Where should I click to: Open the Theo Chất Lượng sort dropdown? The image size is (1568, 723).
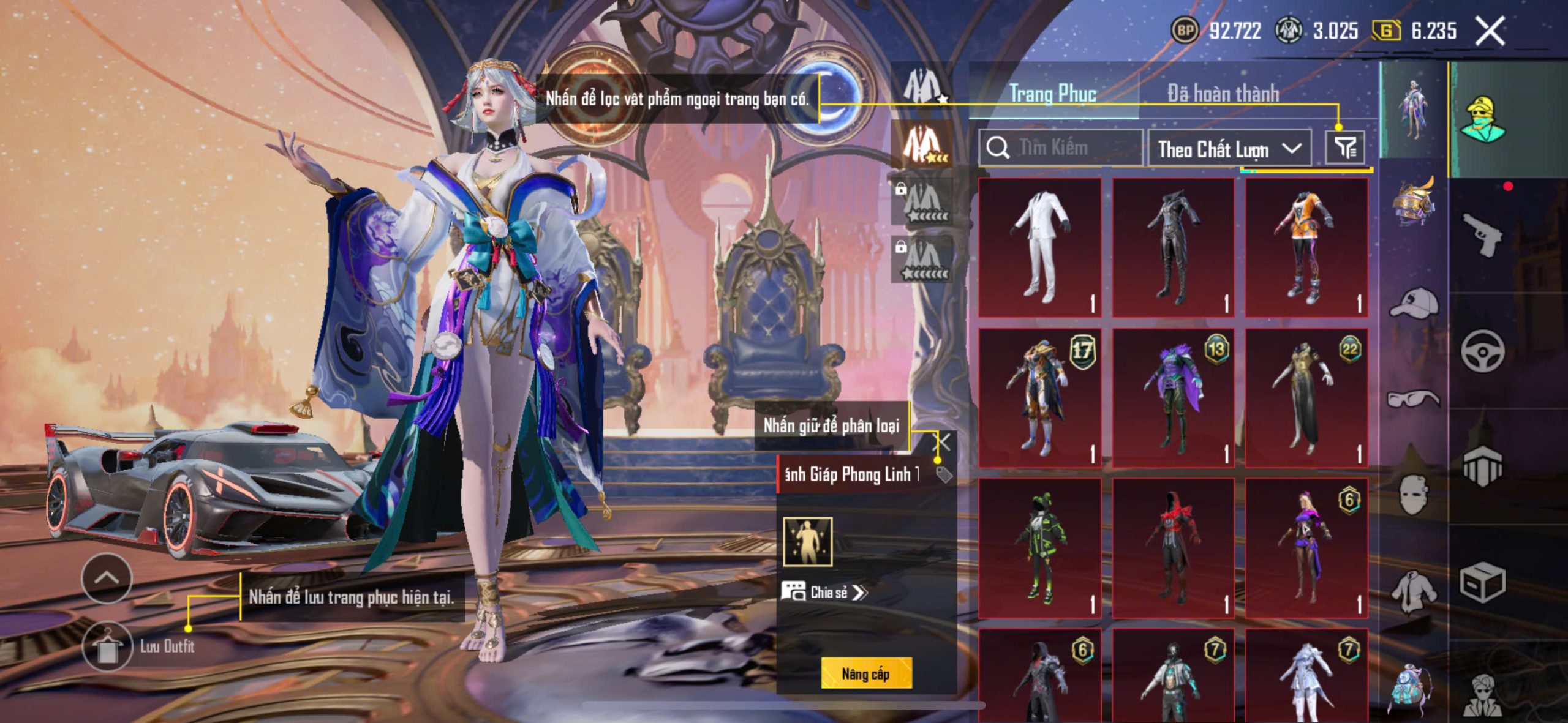(1229, 149)
